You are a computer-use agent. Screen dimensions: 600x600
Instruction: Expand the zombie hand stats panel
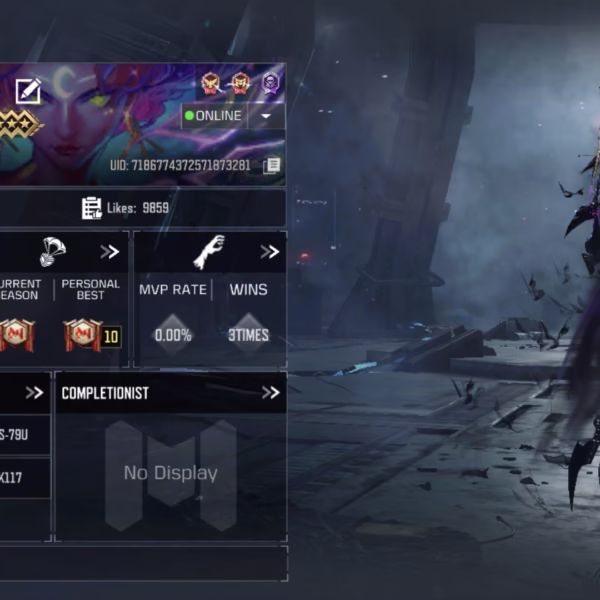tap(270, 252)
